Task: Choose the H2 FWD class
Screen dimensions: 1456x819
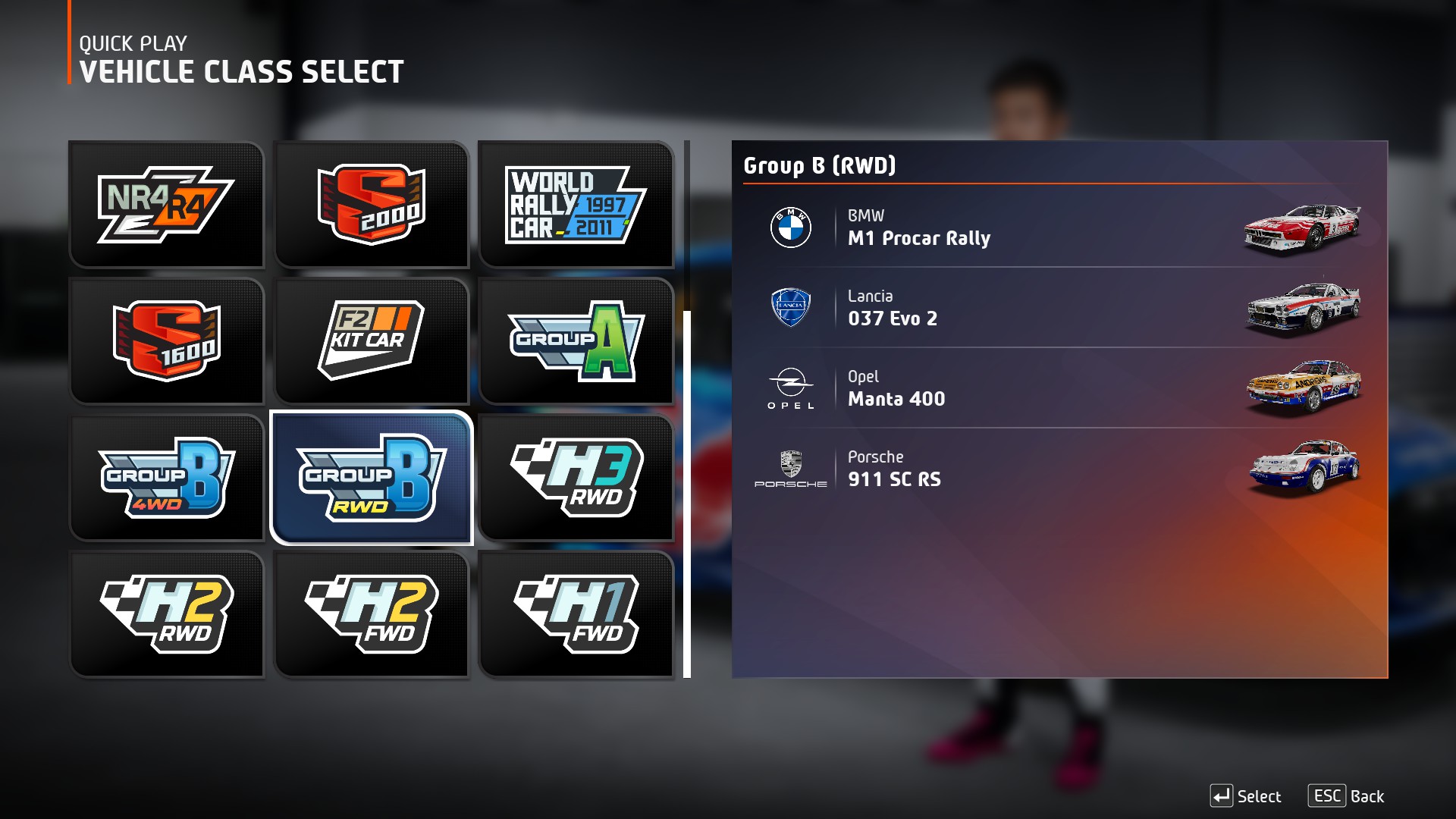Action: click(371, 614)
